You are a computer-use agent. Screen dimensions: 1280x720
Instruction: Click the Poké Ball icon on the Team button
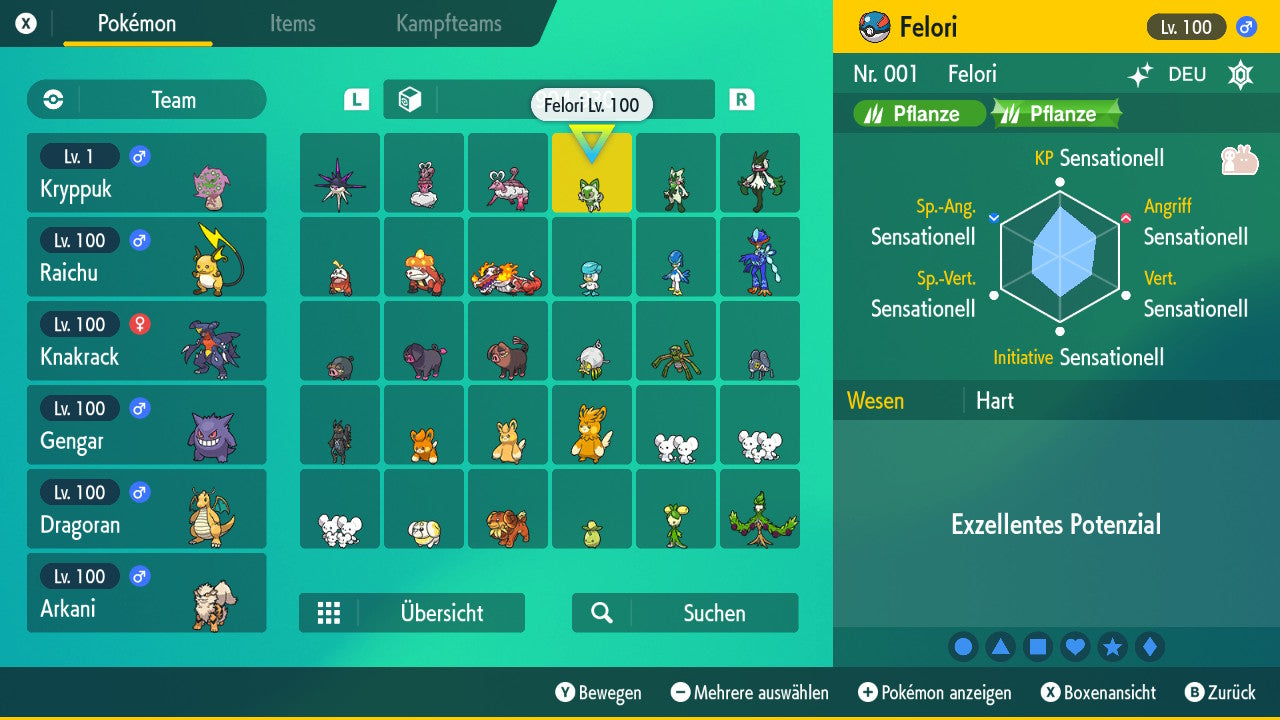(x=51, y=99)
